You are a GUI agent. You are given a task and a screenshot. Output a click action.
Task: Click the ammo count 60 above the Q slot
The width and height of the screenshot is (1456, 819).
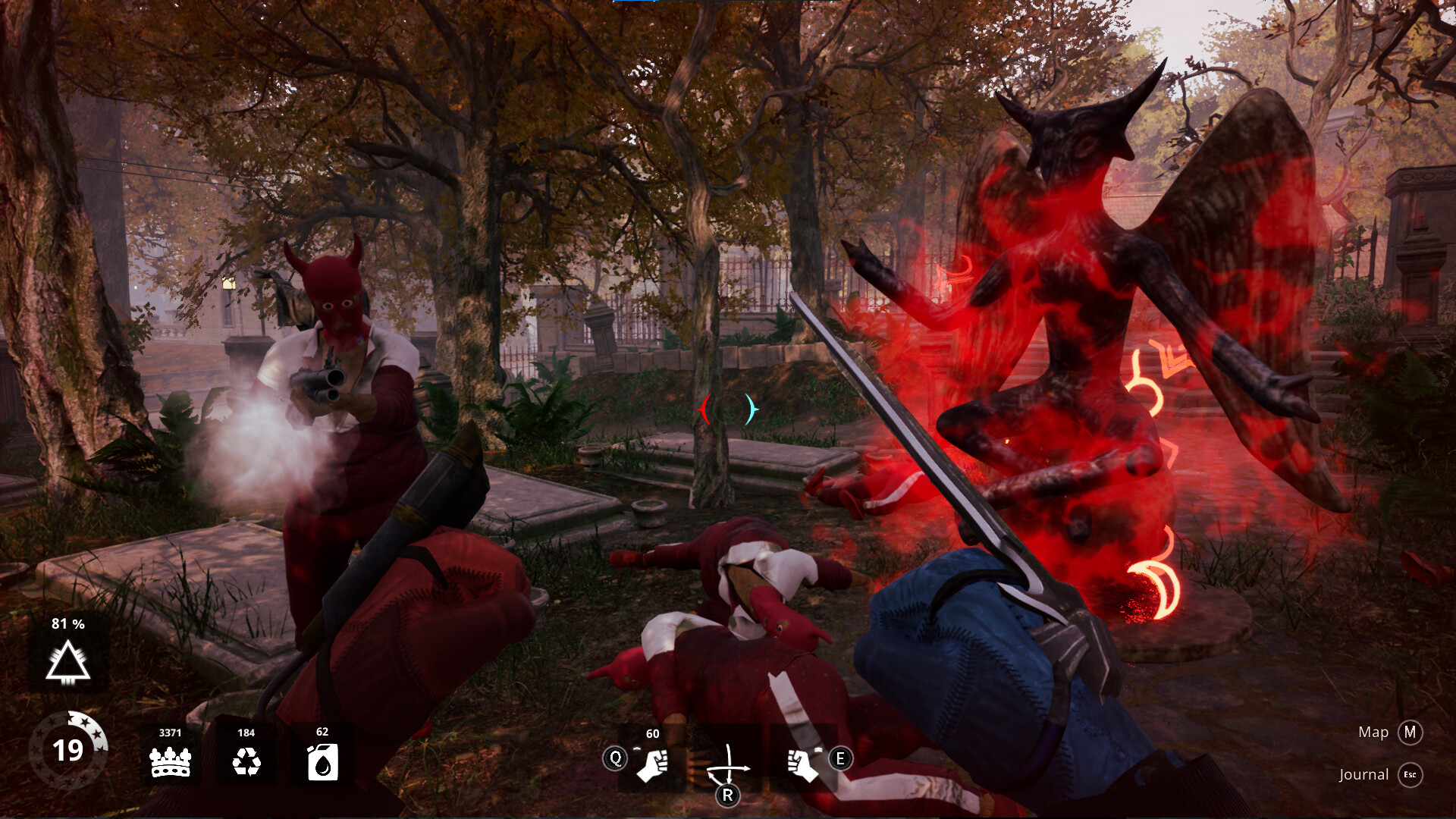coord(652,734)
